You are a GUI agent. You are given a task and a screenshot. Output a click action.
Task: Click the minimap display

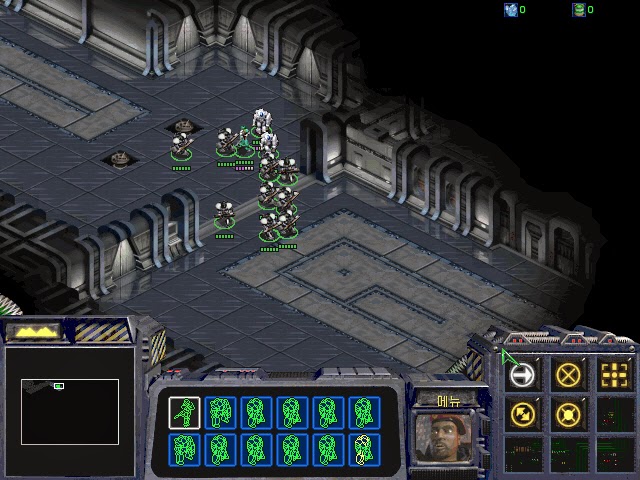[x=70, y=411]
